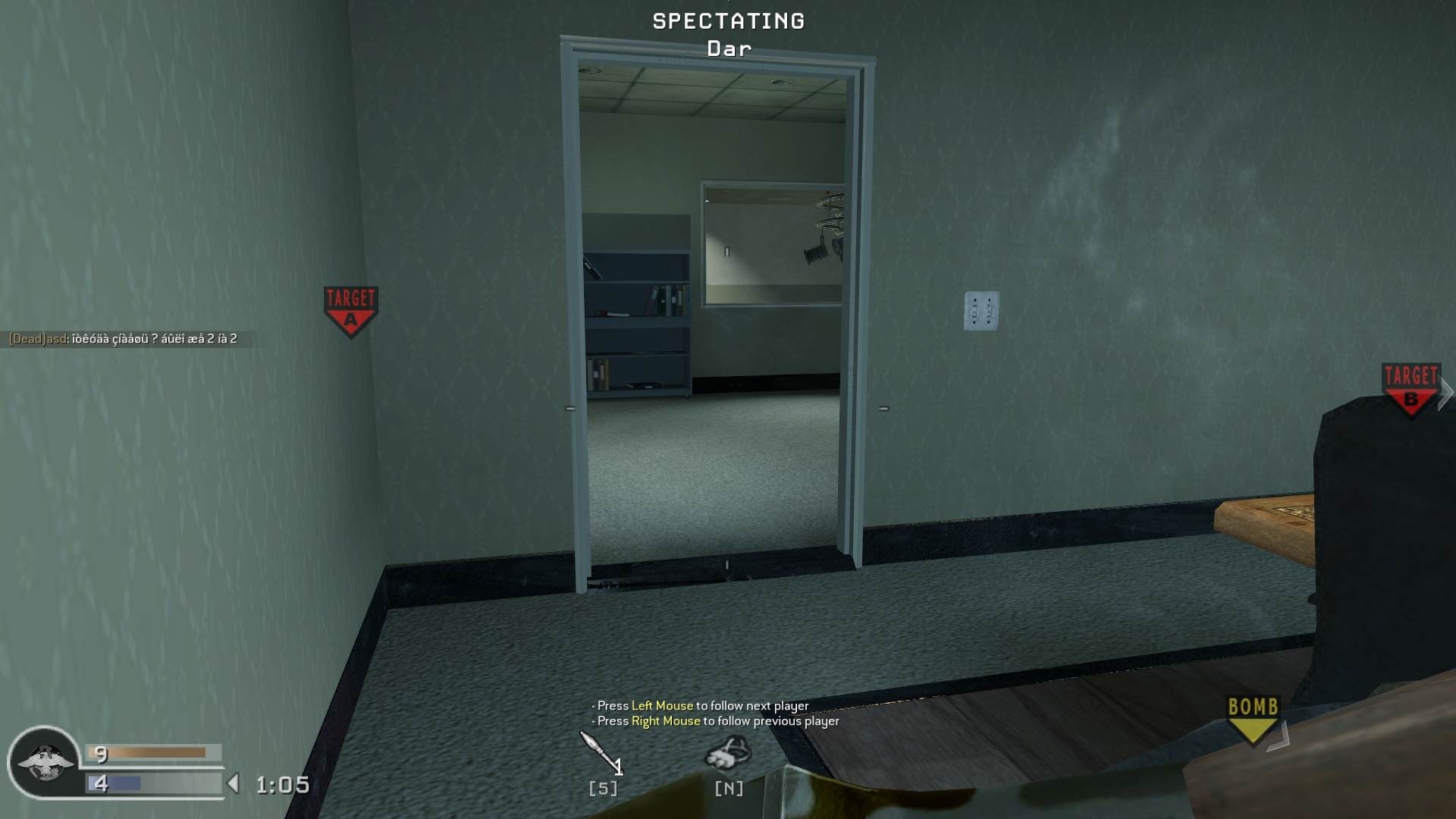Click the equipment [N] keybind label

[x=727, y=789]
